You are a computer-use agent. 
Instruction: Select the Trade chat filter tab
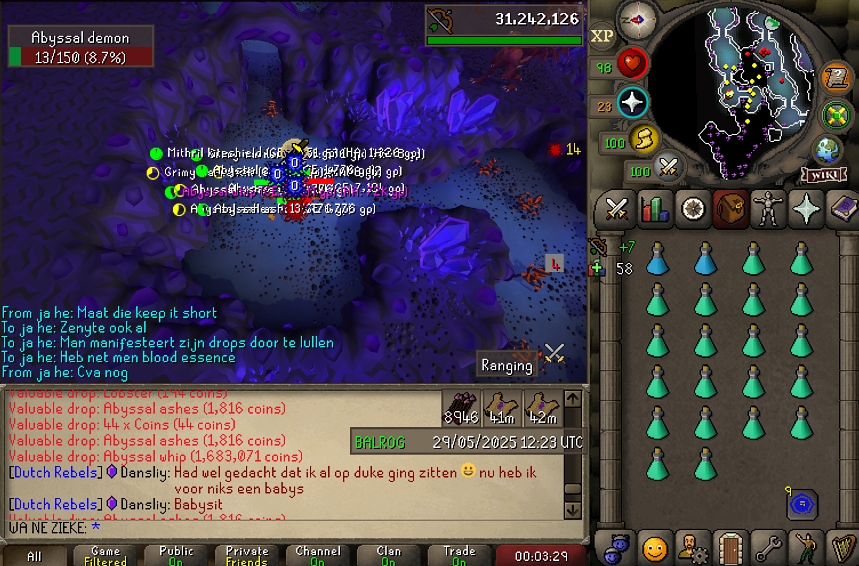click(x=459, y=555)
